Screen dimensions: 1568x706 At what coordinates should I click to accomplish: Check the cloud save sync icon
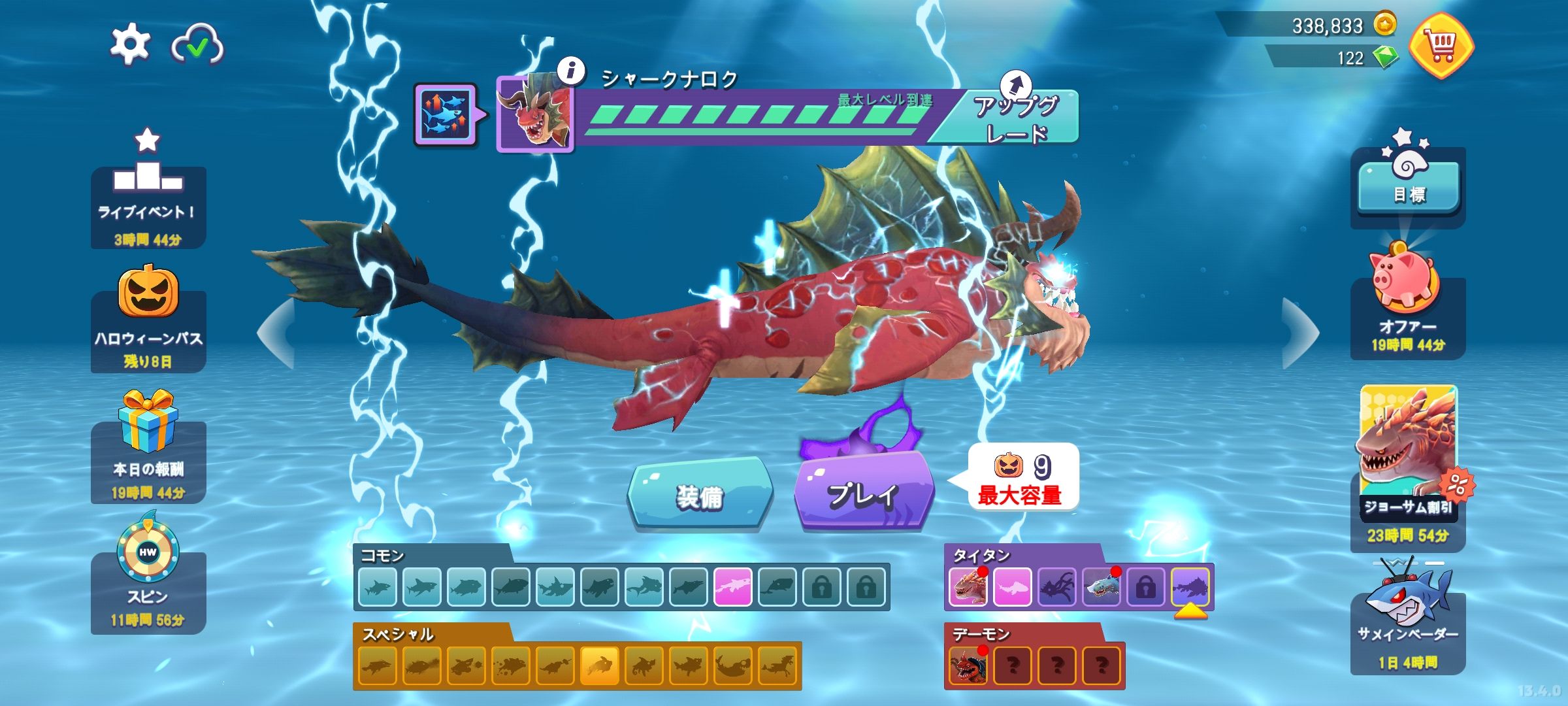tap(197, 45)
